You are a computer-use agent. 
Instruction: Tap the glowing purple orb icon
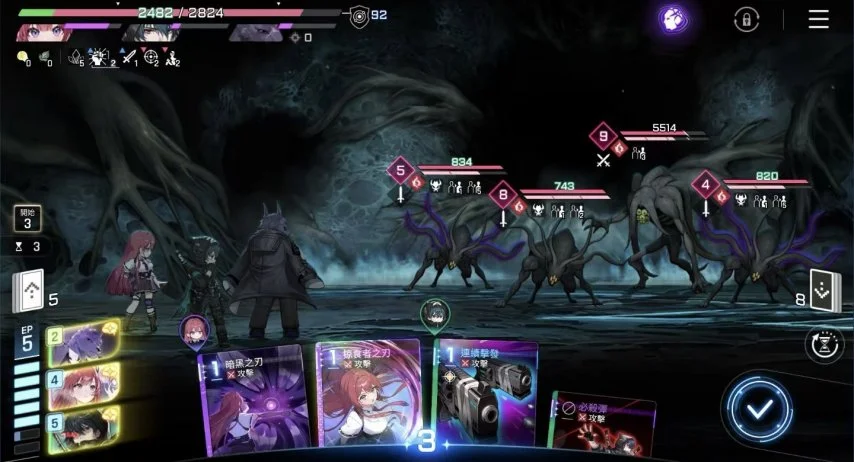pyautogui.click(x=673, y=18)
